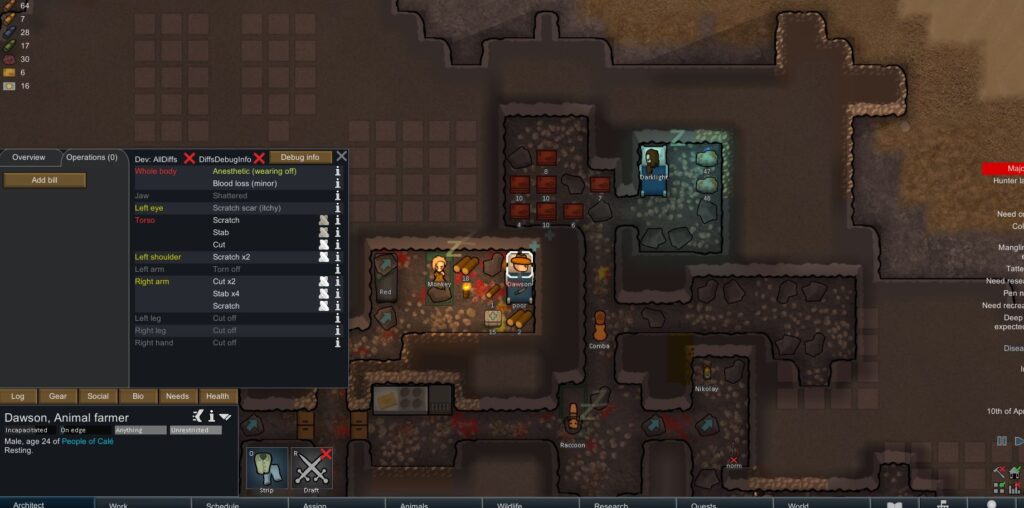Click the Debug info button
The height and width of the screenshot is (508, 1024).
tap(300, 157)
